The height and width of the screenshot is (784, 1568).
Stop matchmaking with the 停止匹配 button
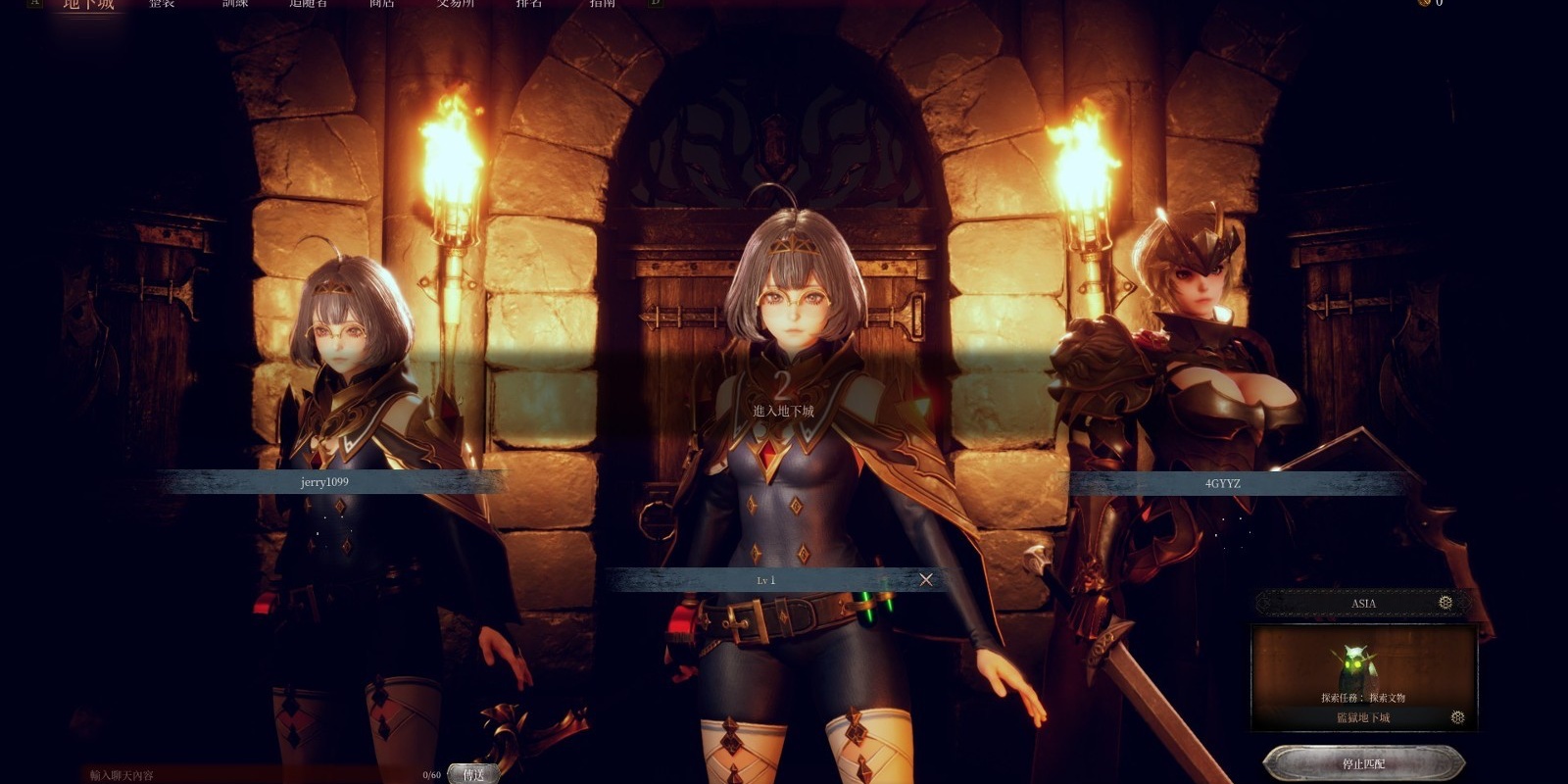[1363, 763]
